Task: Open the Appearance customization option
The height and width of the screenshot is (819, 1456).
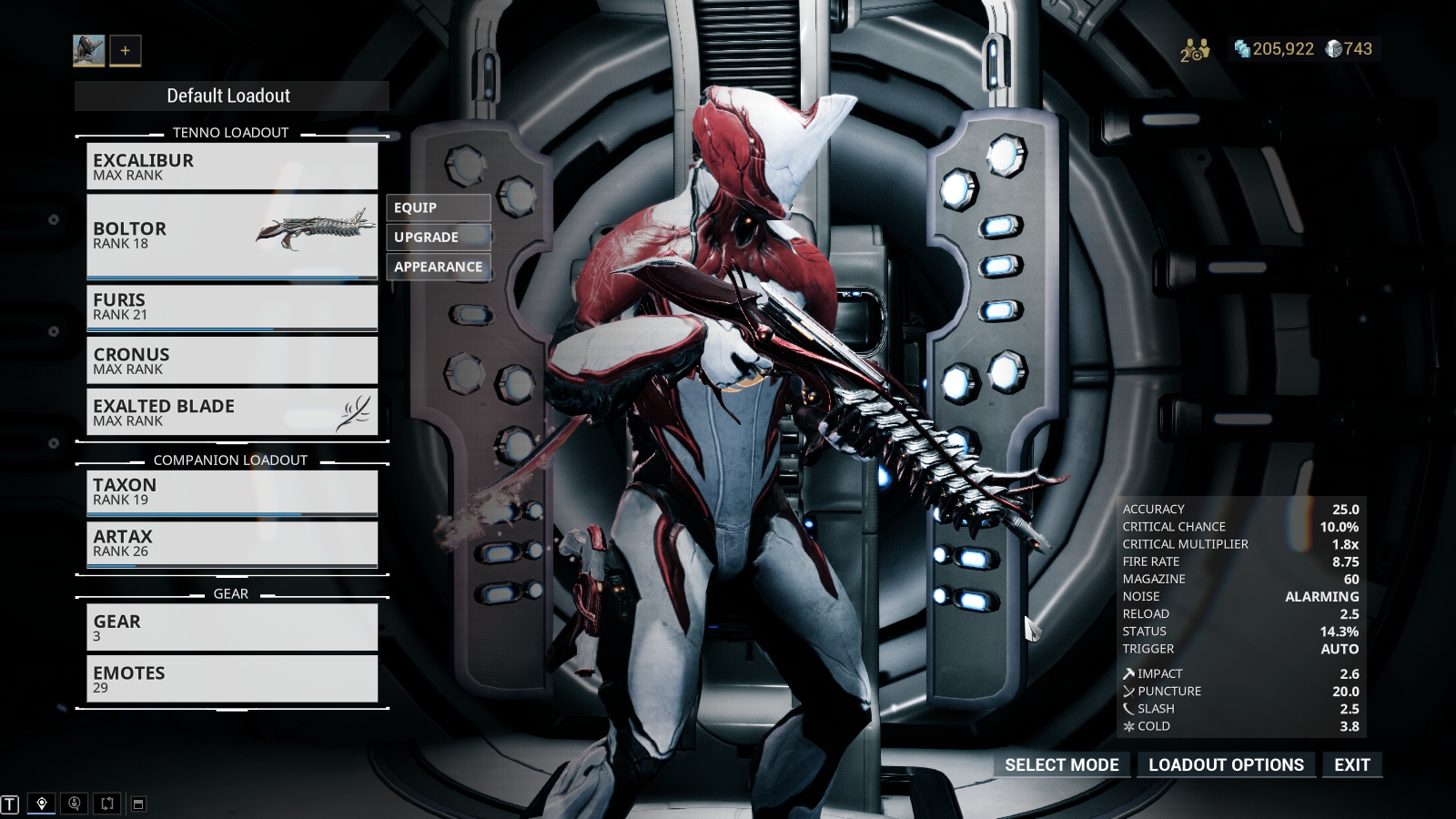Action: tap(438, 267)
